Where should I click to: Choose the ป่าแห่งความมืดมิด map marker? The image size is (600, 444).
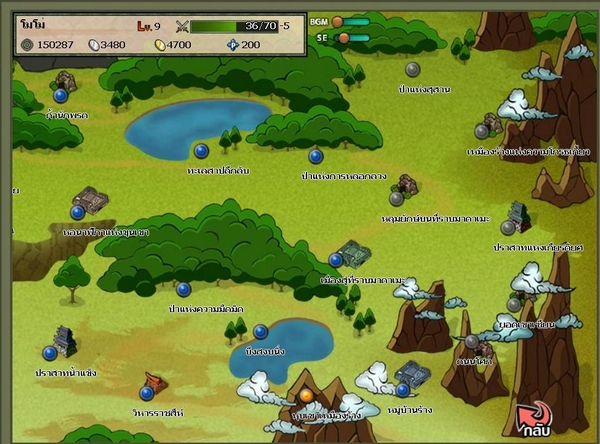click(x=183, y=289)
